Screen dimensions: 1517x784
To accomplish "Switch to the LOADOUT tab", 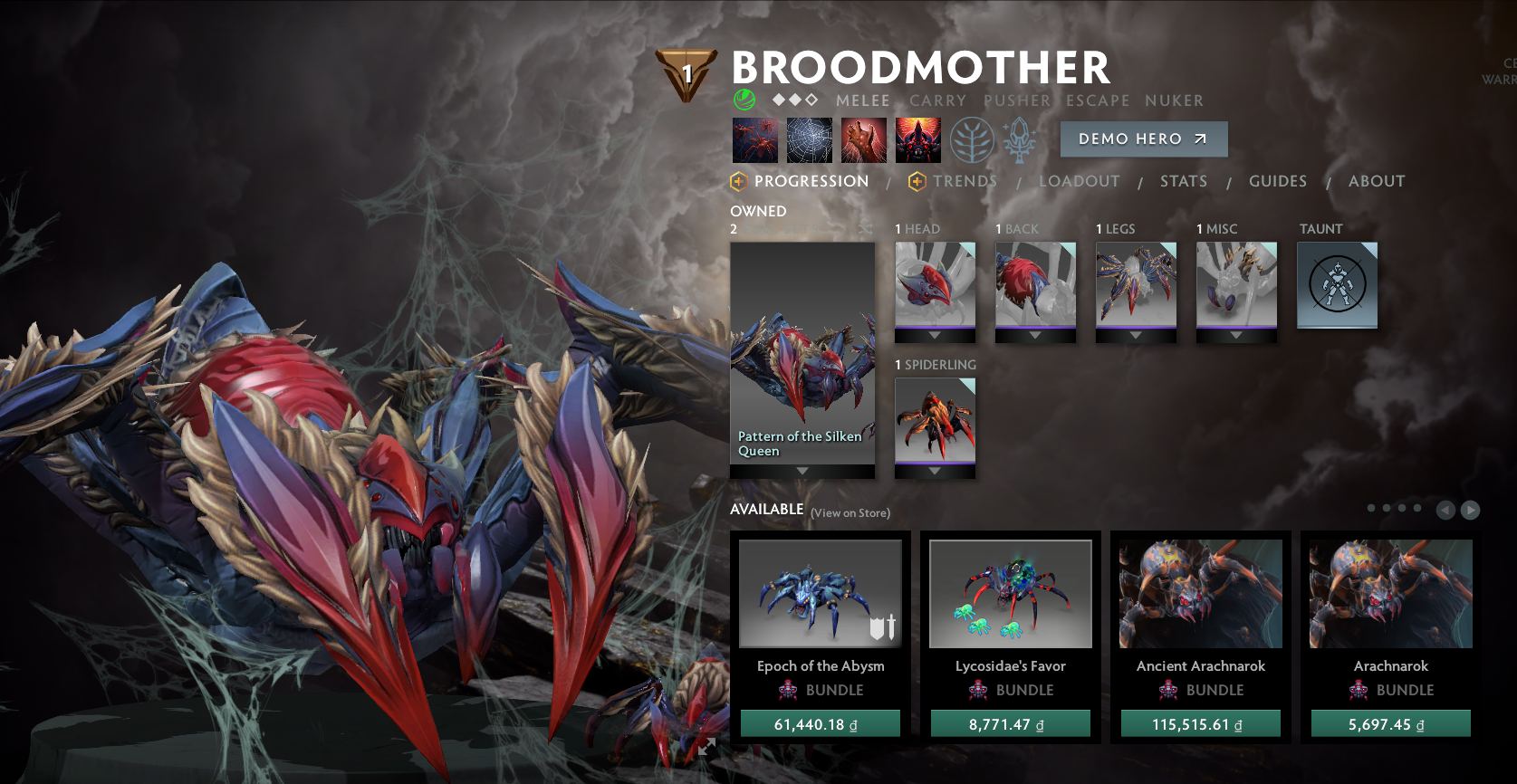I will tap(1080, 181).
